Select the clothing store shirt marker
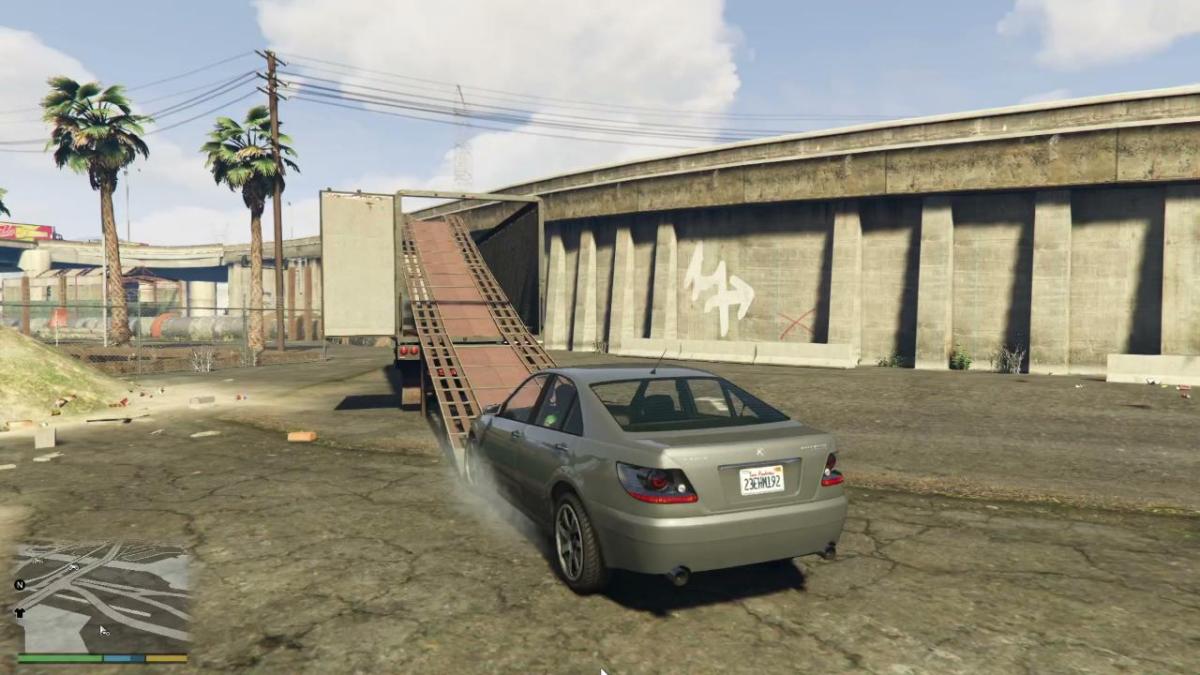The width and height of the screenshot is (1200, 675). click(x=22, y=614)
